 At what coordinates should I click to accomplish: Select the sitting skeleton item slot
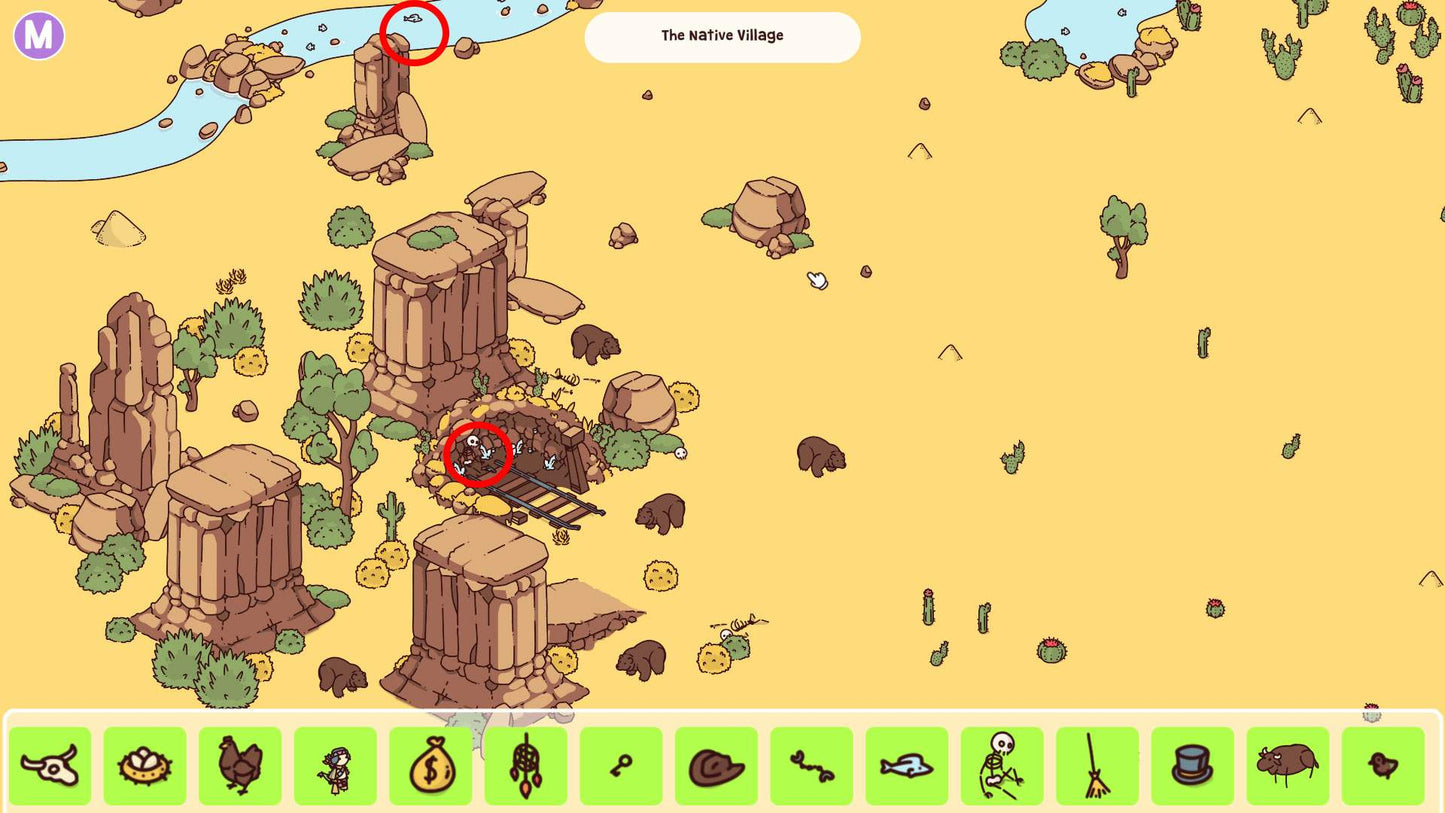(x=1002, y=766)
